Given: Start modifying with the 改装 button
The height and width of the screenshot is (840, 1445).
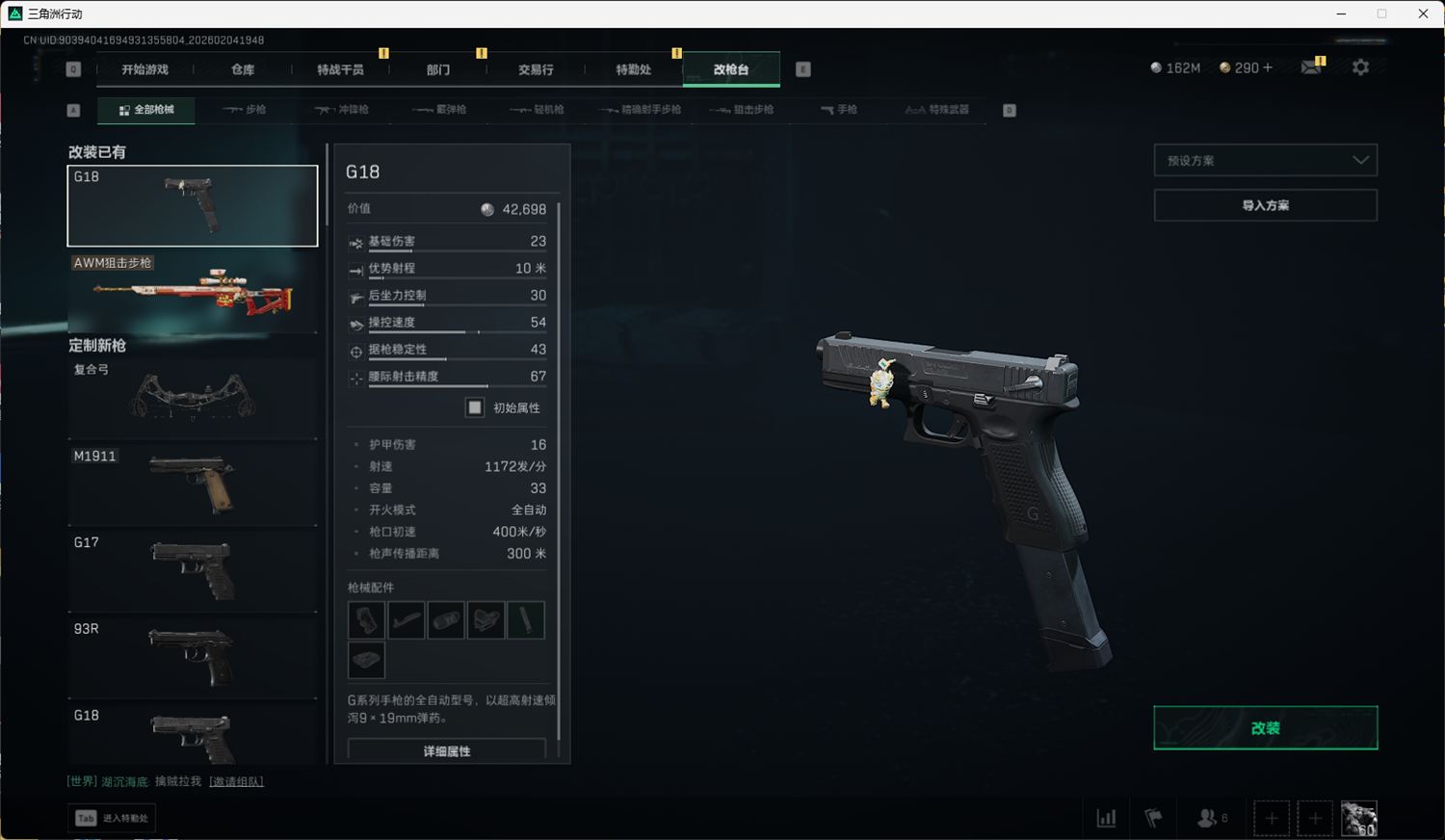Looking at the screenshot, I should pos(1265,728).
